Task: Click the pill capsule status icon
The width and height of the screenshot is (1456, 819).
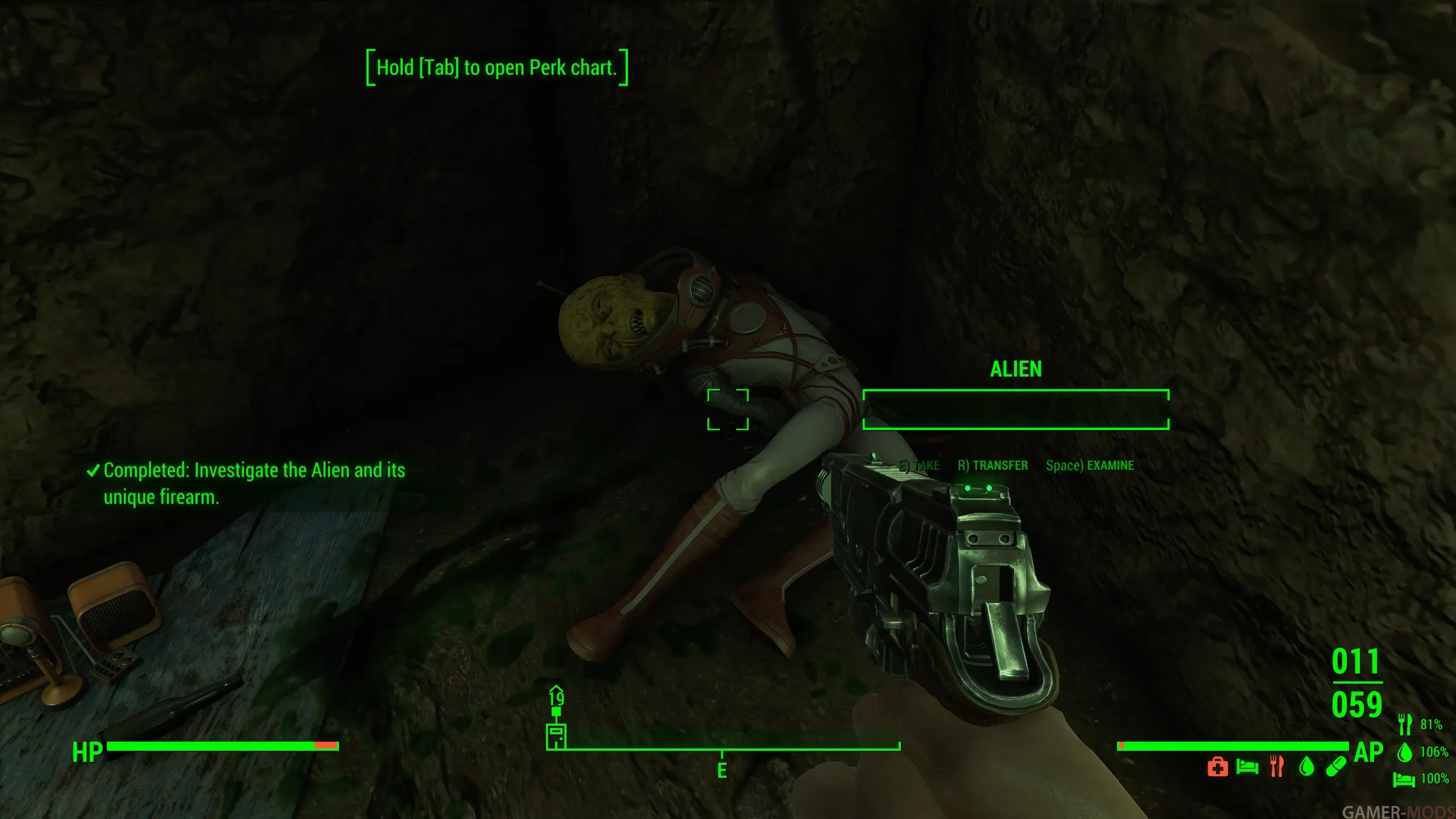Action: coord(1336,767)
